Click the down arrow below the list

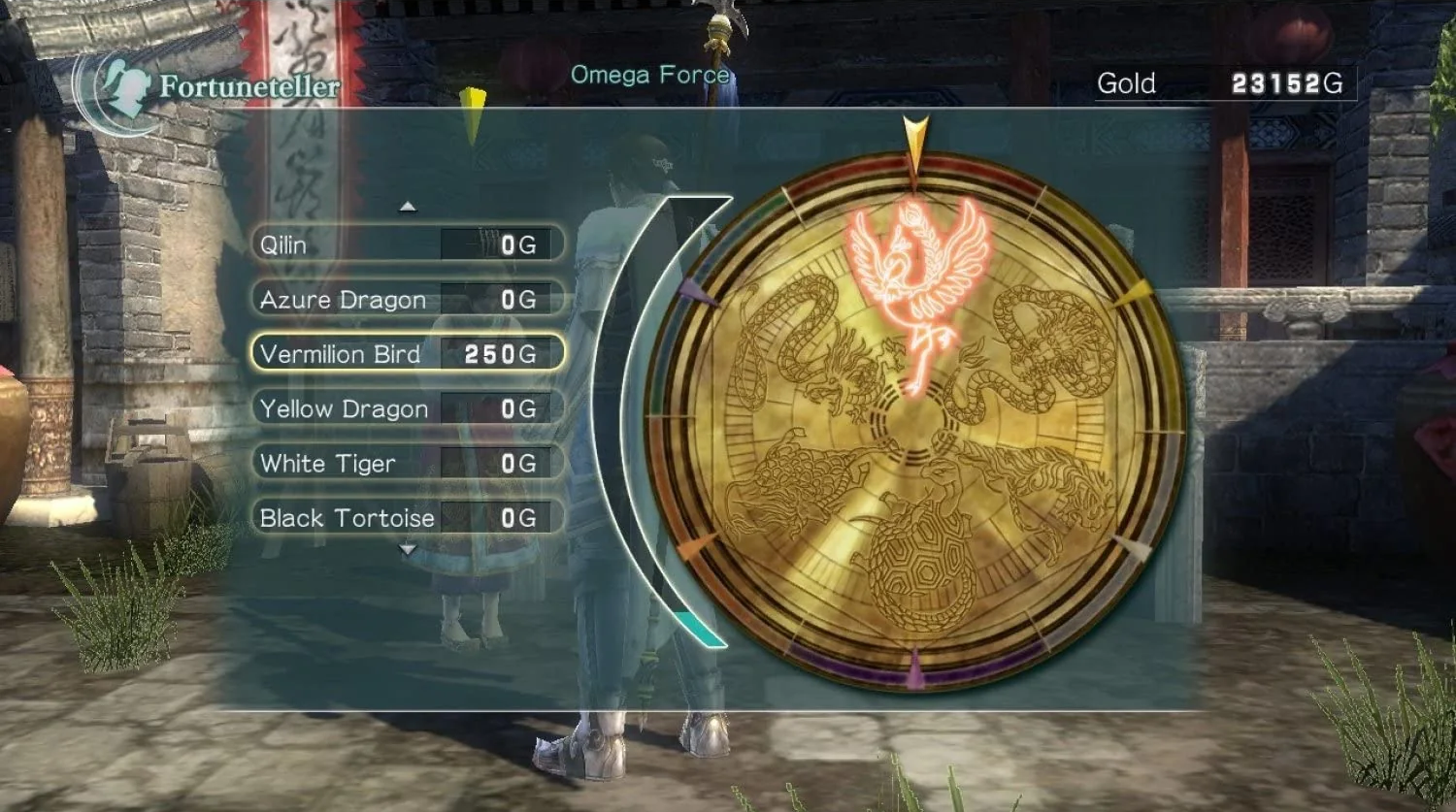click(x=408, y=550)
